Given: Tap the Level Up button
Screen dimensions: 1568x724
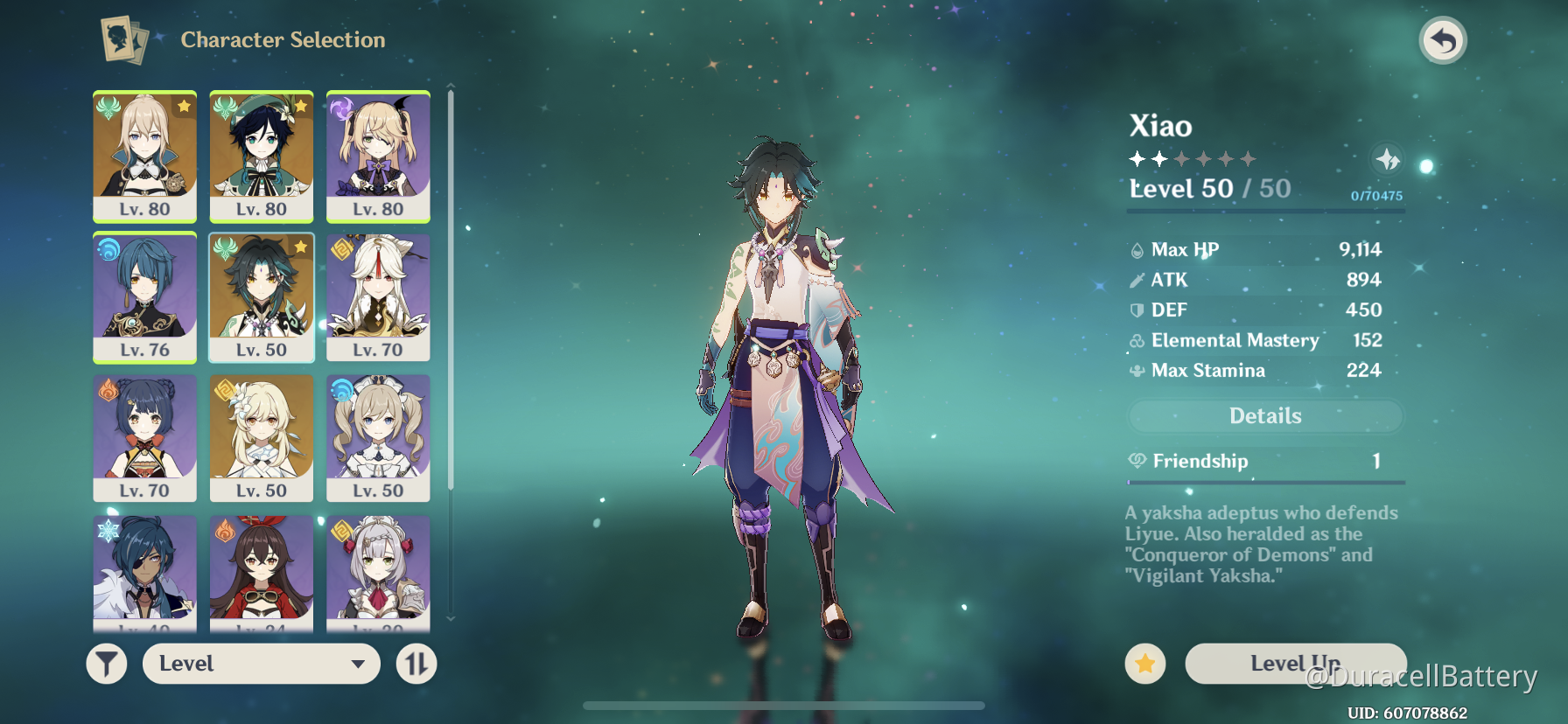Looking at the screenshot, I should pos(1295,664).
